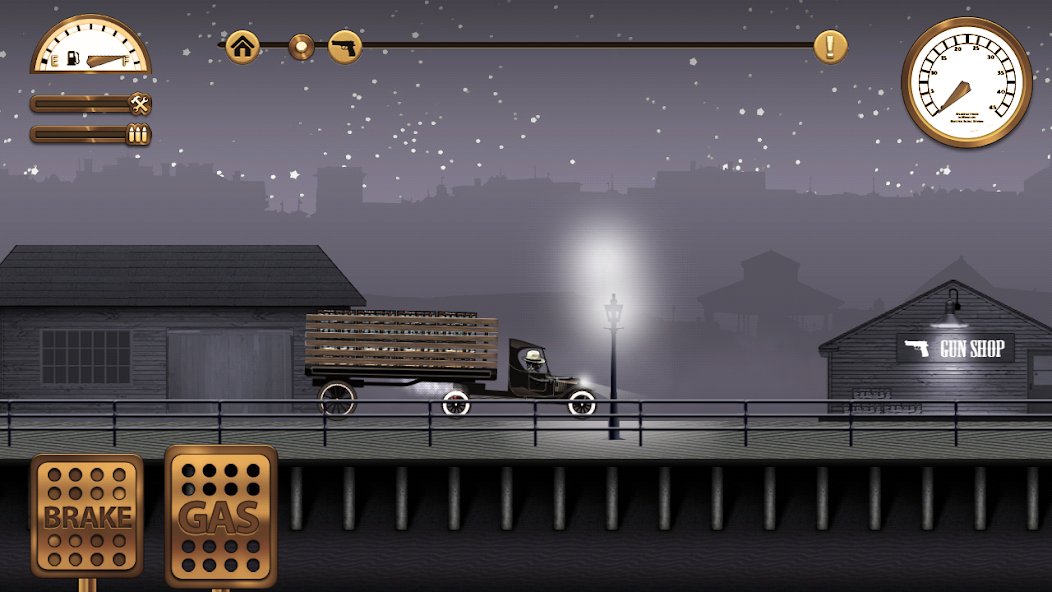This screenshot has height=592, width=1052.
Task: Hit the BRAKE pedal
Action: click(x=87, y=515)
